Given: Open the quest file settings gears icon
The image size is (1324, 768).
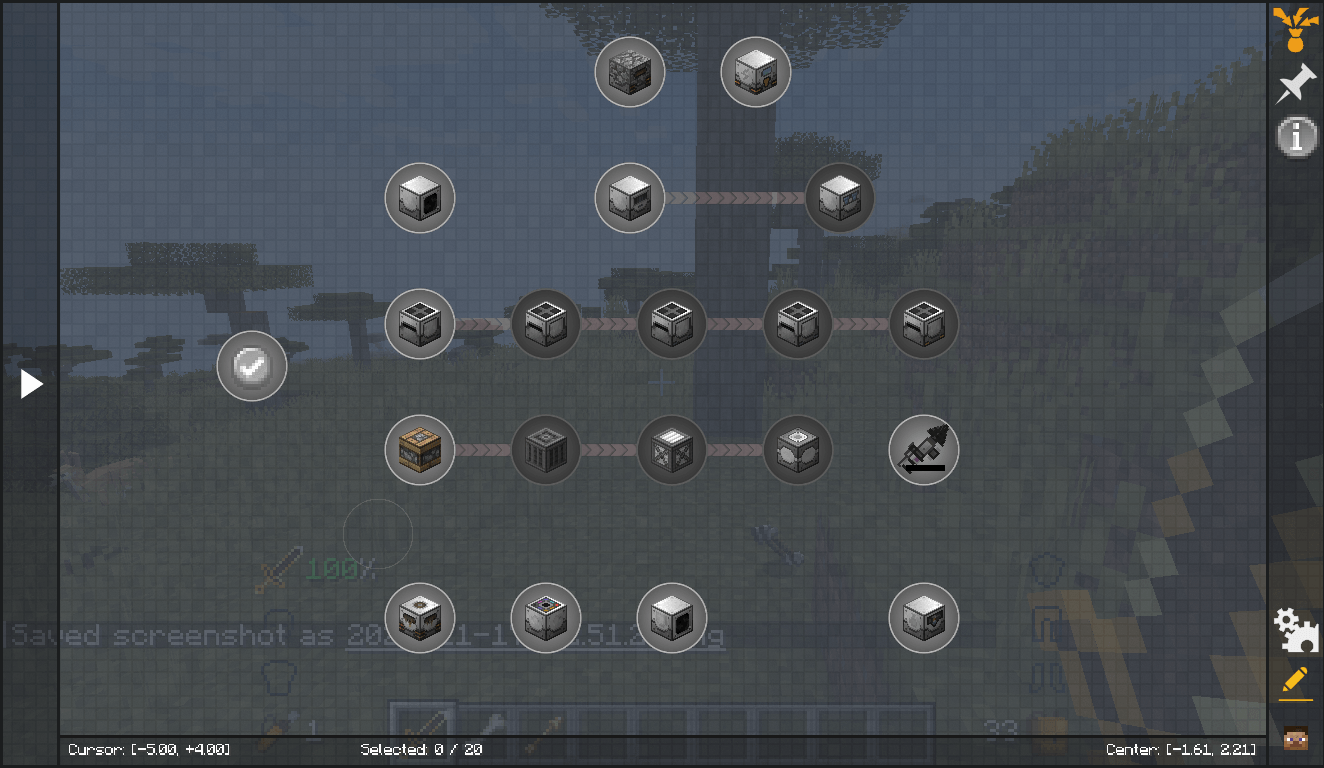Looking at the screenshot, I should (x=1295, y=629).
